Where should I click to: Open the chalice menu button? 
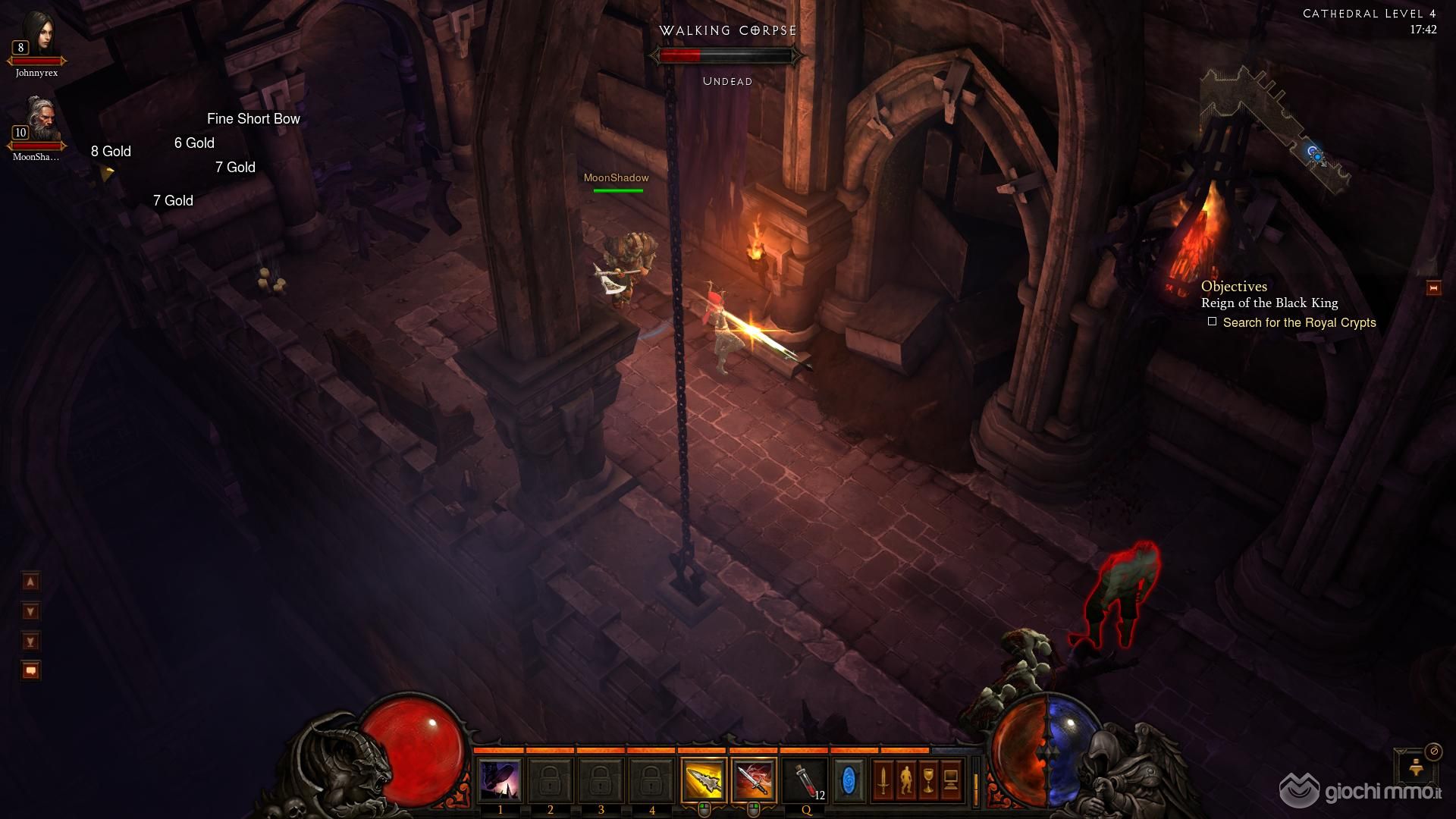tap(928, 781)
